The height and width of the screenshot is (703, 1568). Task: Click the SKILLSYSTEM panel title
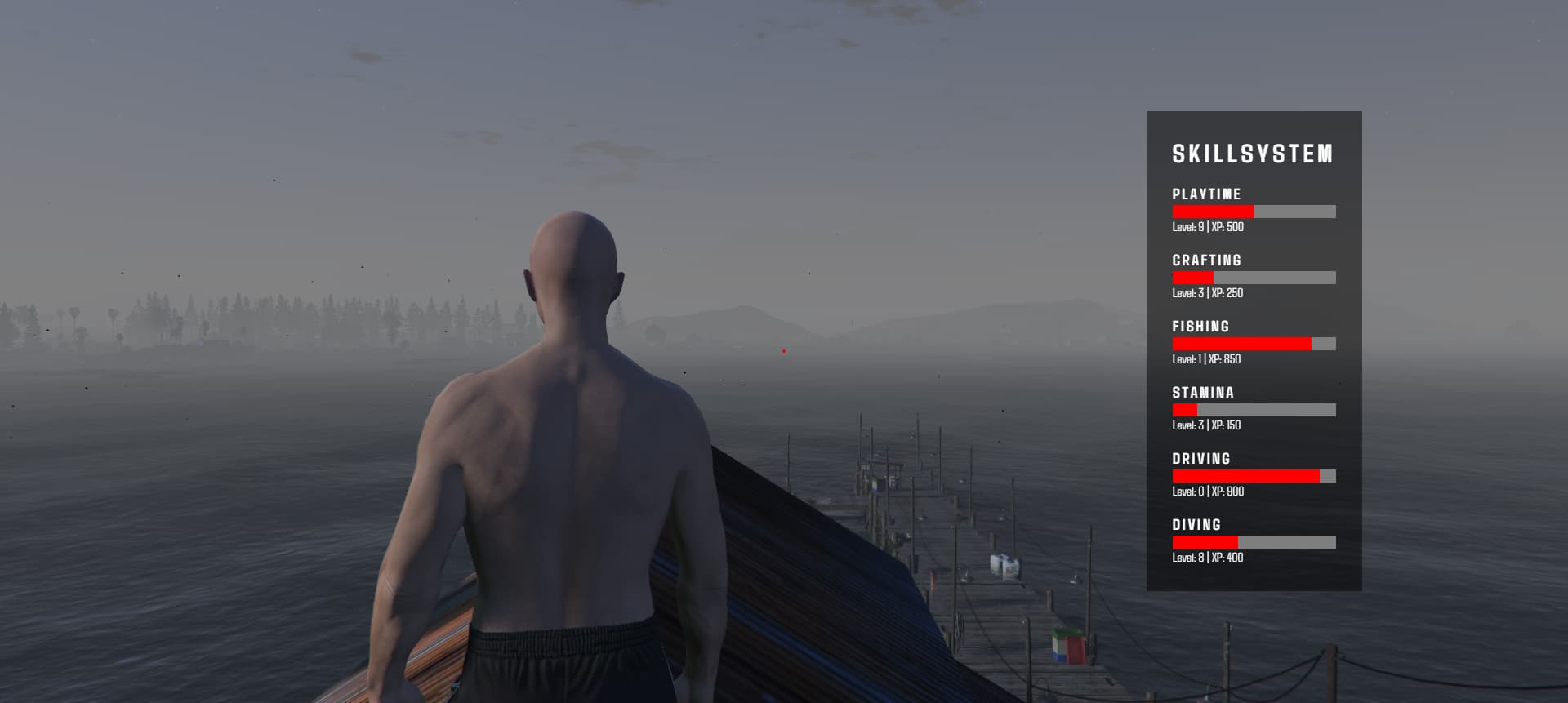coord(1252,154)
